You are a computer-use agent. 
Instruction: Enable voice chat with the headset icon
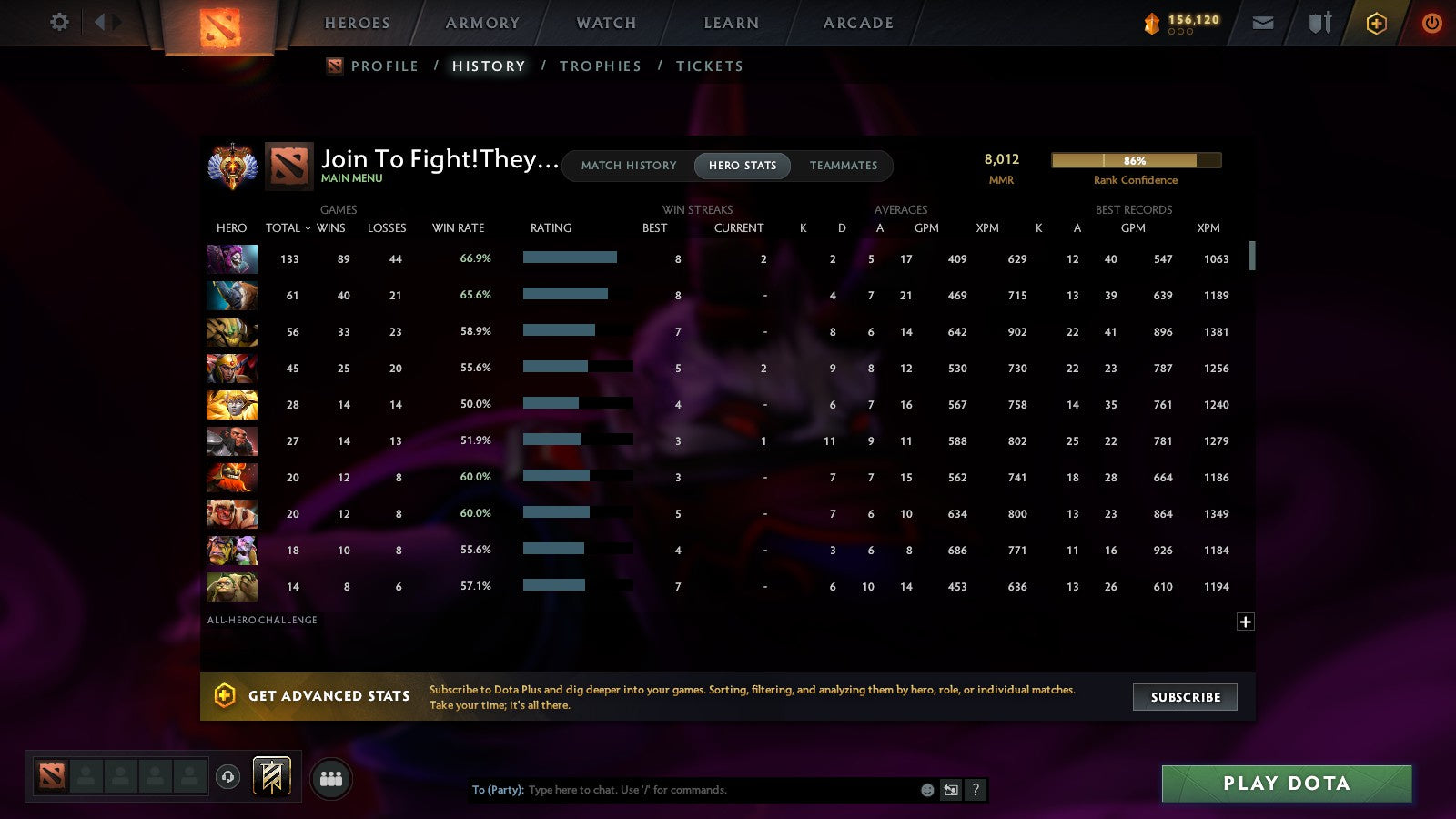[226, 775]
